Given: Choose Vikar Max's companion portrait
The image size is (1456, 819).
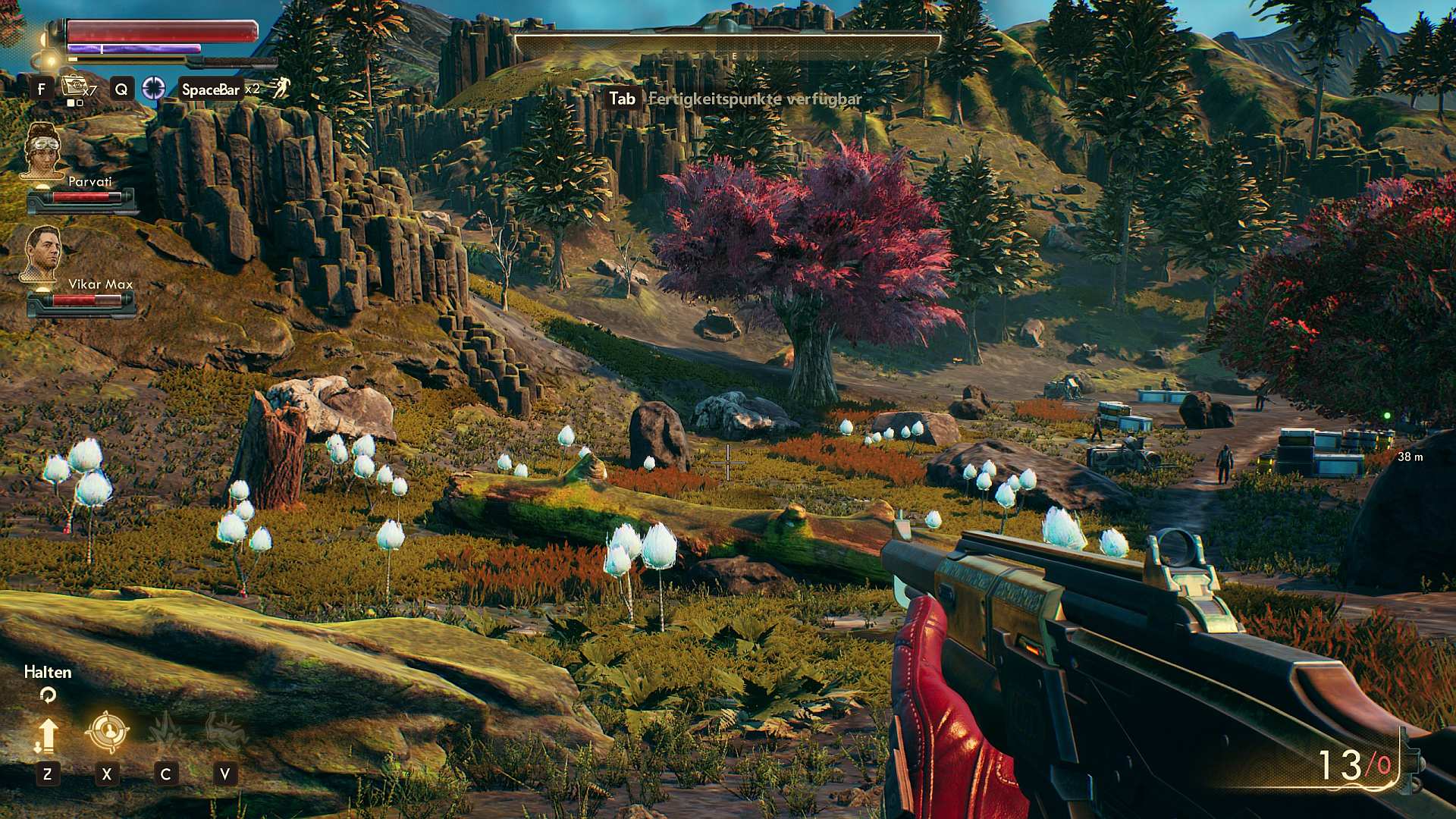Looking at the screenshot, I should pyautogui.click(x=42, y=253).
